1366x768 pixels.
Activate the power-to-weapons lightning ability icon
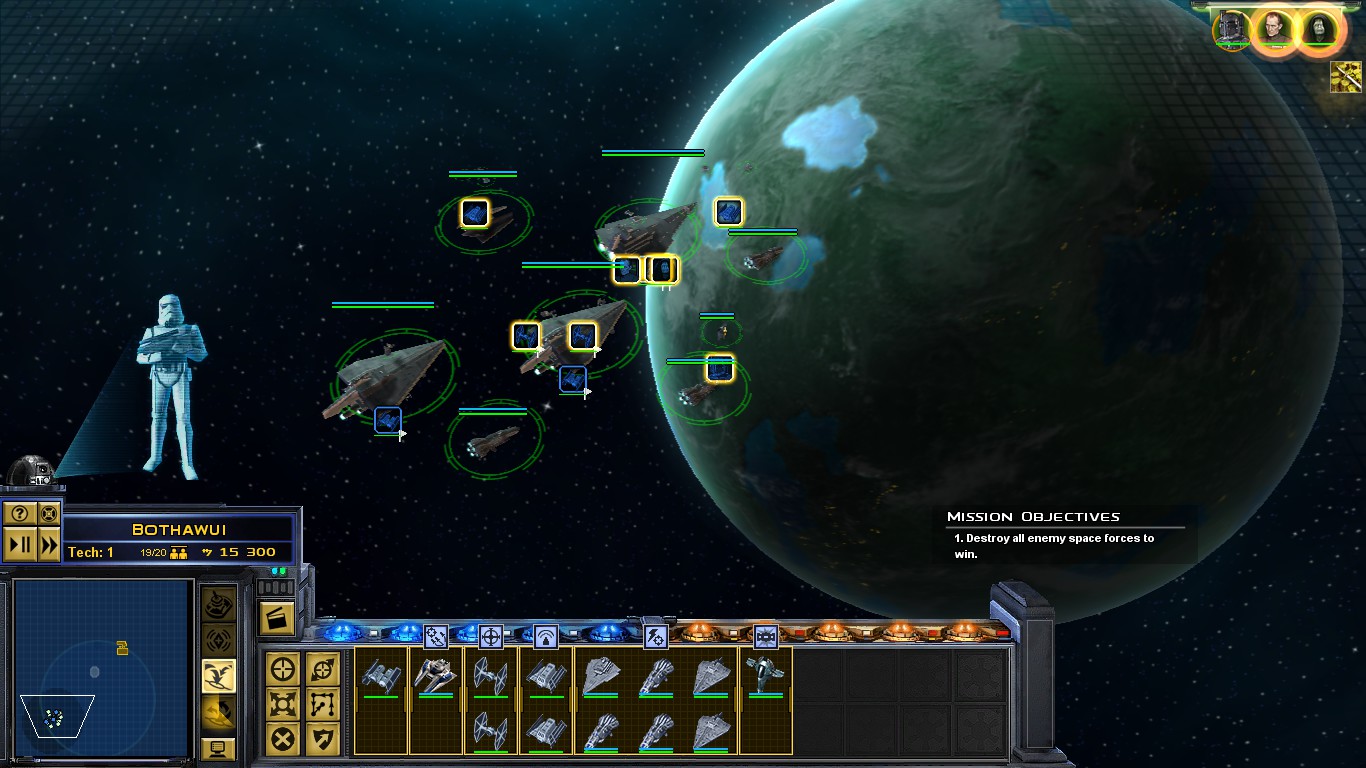[x=655, y=636]
